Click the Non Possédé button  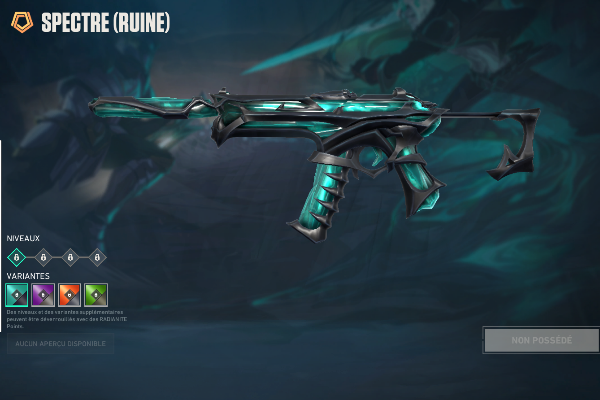coord(541,340)
